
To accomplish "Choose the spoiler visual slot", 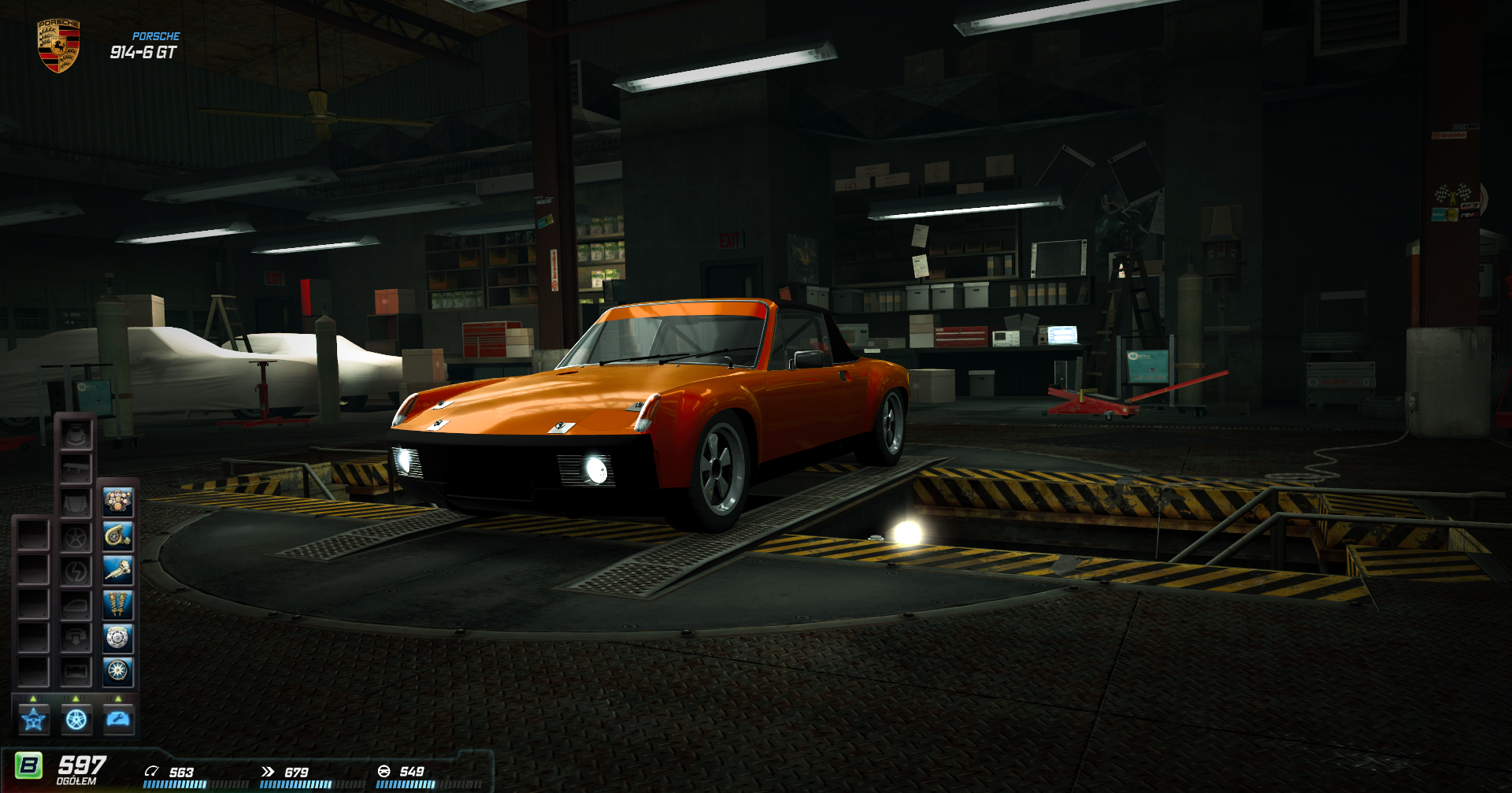I will coord(76,469).
